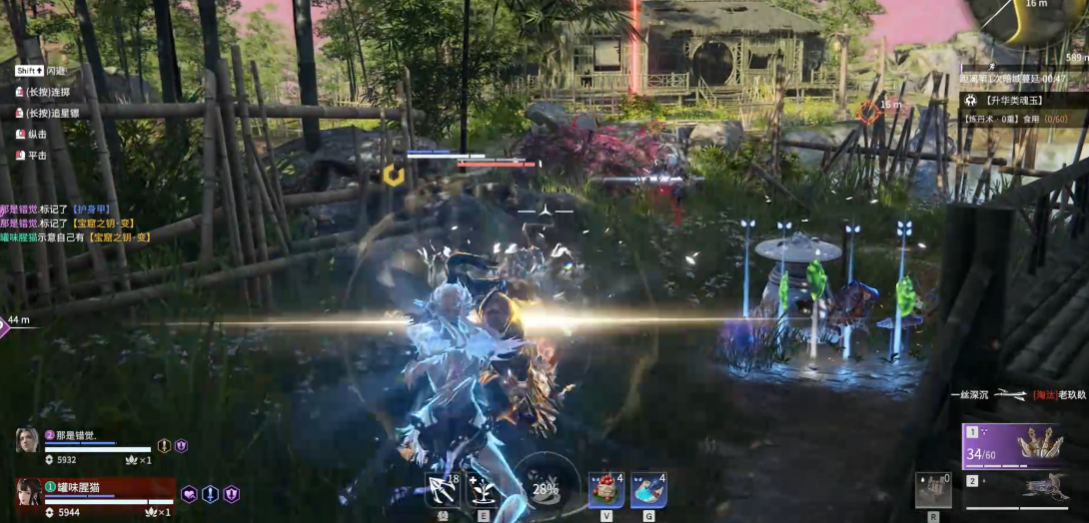Select the orange hexagon ping marker at 15 m
Image resolution: width=1089 pixels, height=523 pixels.
coord(868,113)
